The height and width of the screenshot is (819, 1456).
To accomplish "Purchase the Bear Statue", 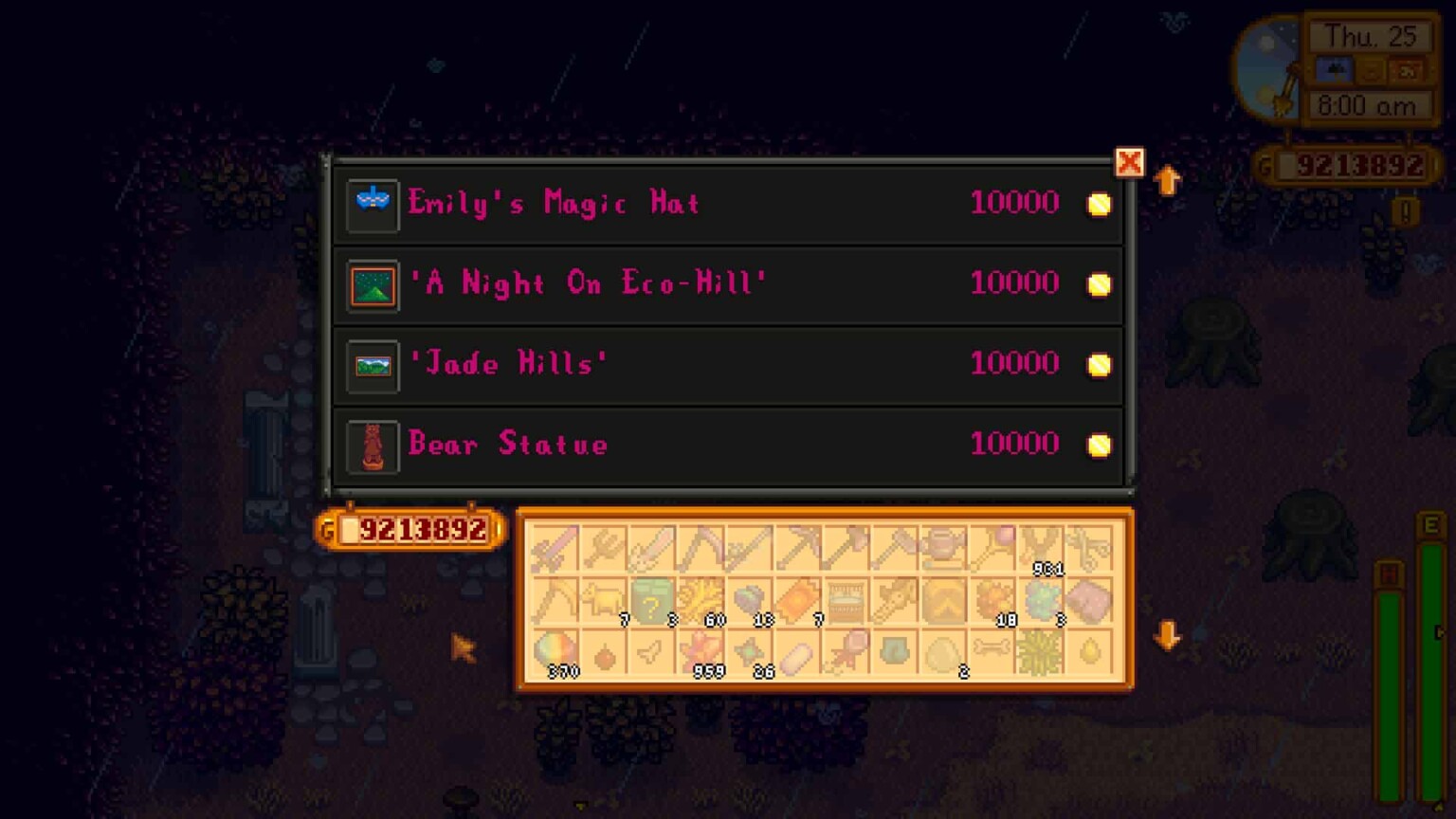I will point(728,445).
